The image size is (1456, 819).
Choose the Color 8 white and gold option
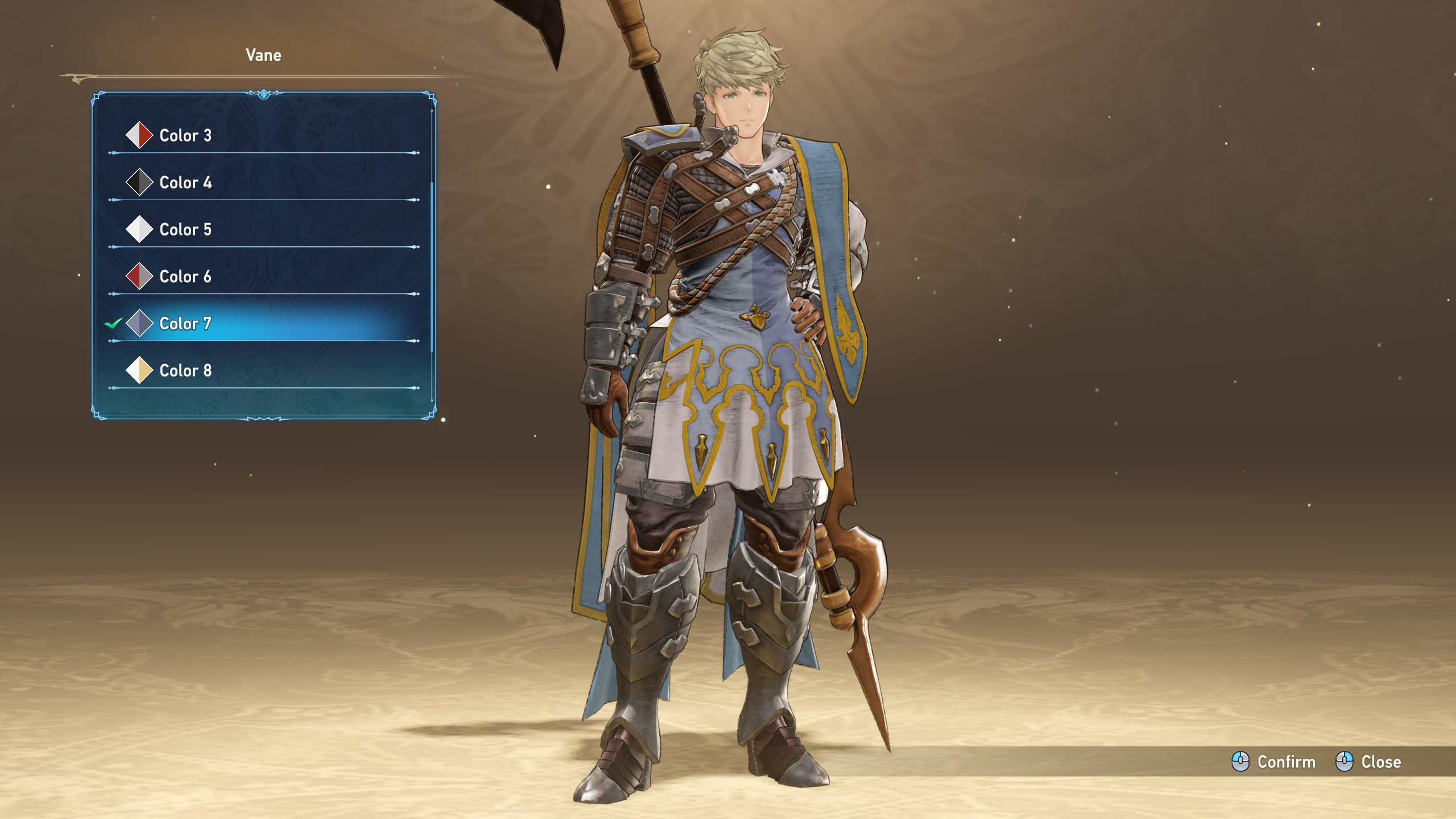(x=185, y=371)
